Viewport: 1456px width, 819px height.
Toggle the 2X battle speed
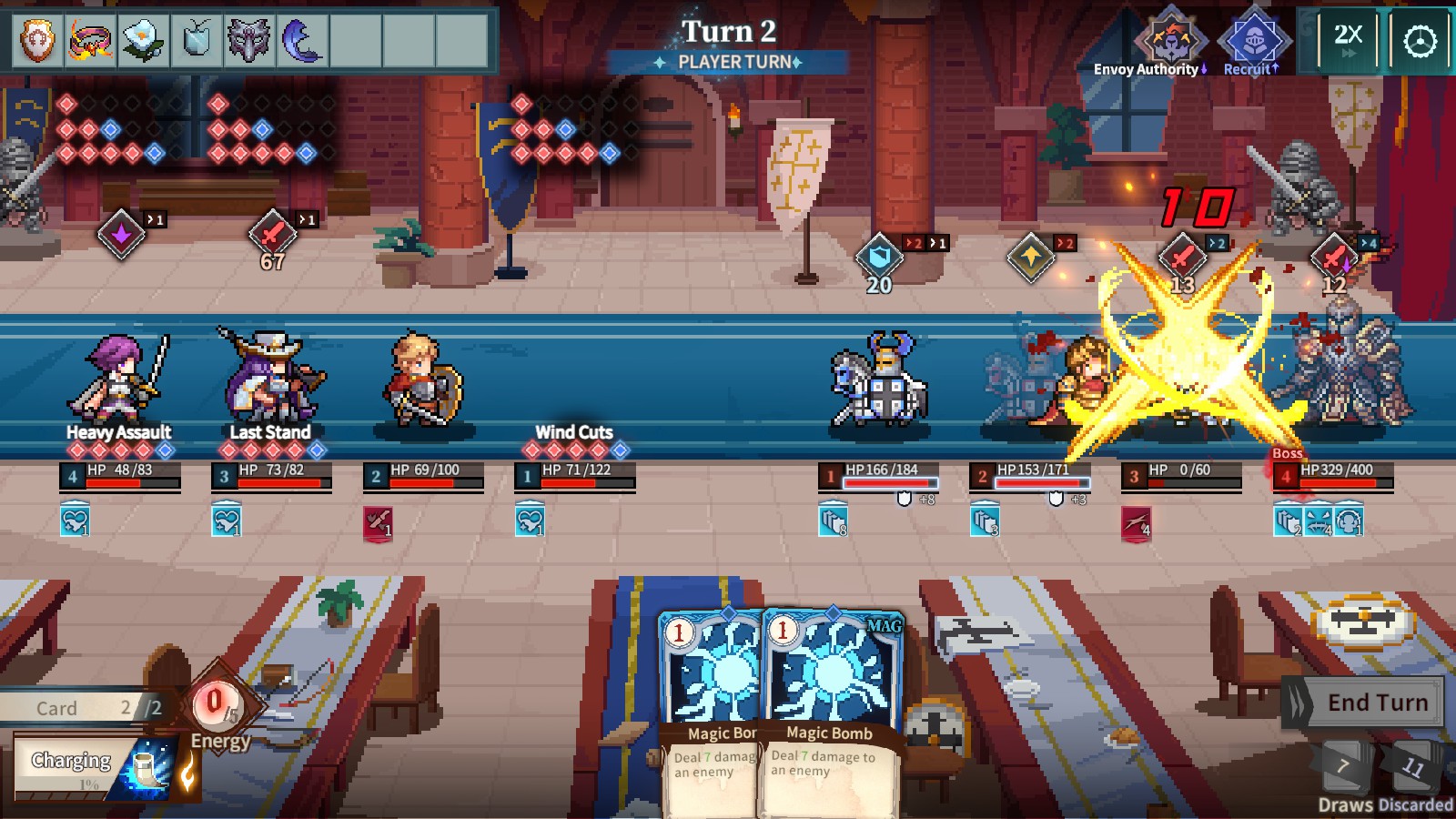click(1348, 40)
